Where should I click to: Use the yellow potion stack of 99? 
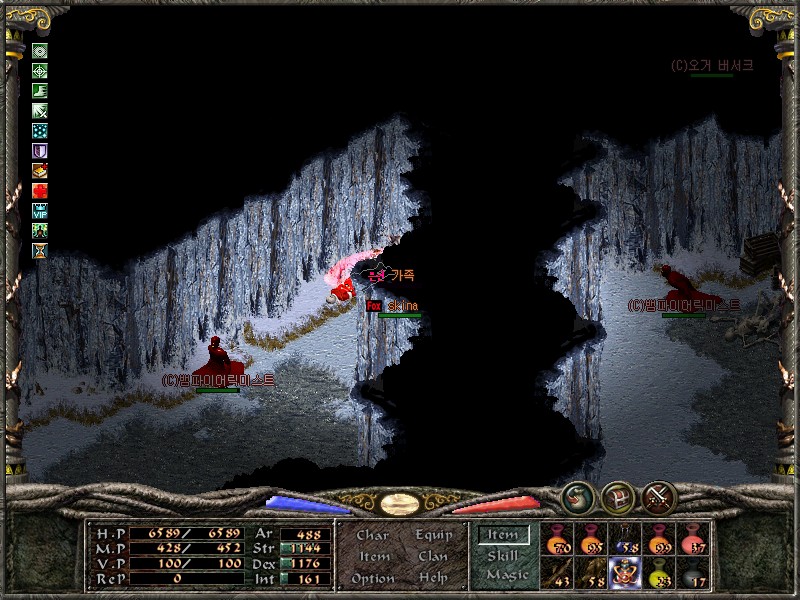pos(659,540)
